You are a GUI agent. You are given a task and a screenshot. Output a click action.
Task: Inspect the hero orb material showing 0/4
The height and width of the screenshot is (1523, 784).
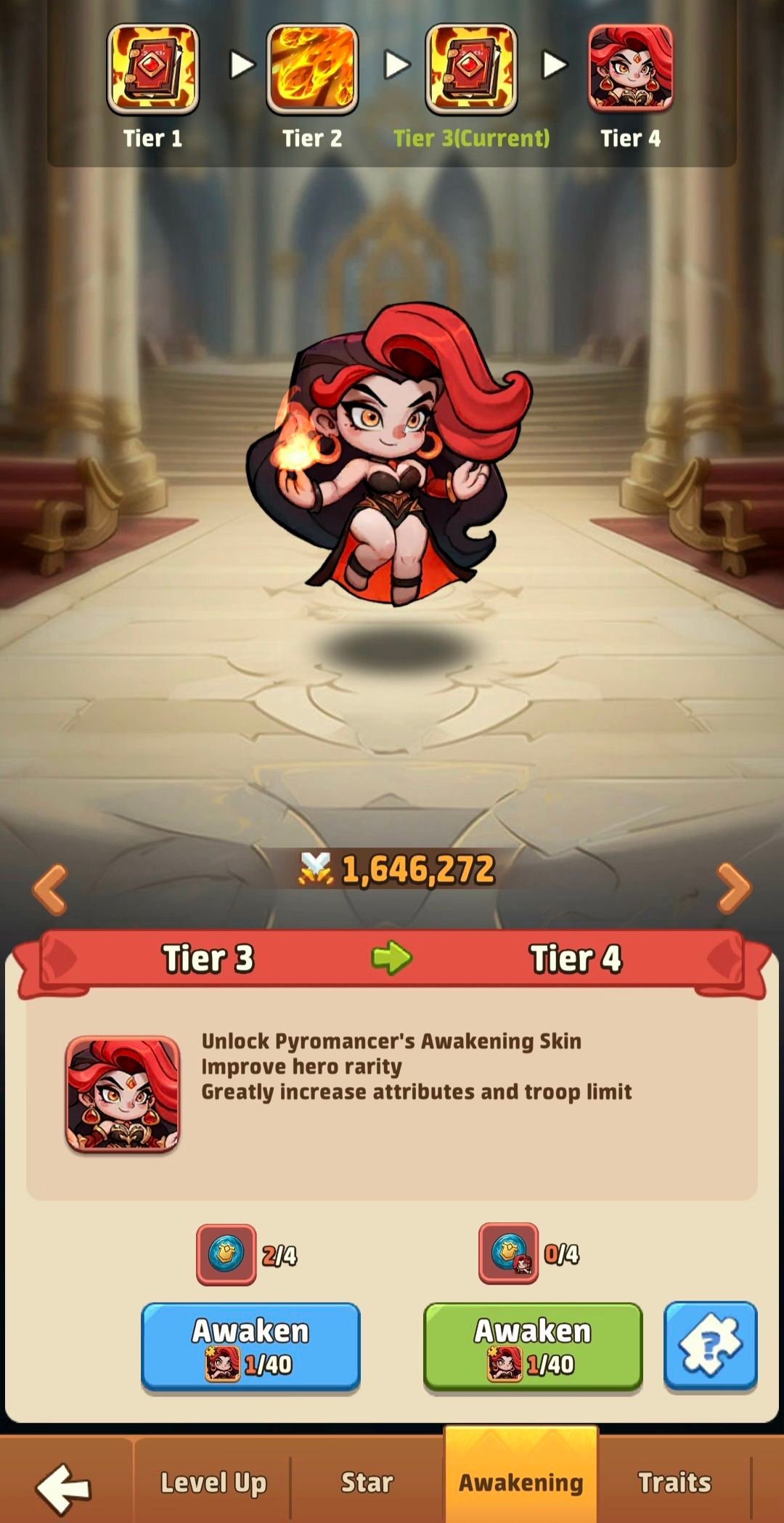tap(508, 1254)
